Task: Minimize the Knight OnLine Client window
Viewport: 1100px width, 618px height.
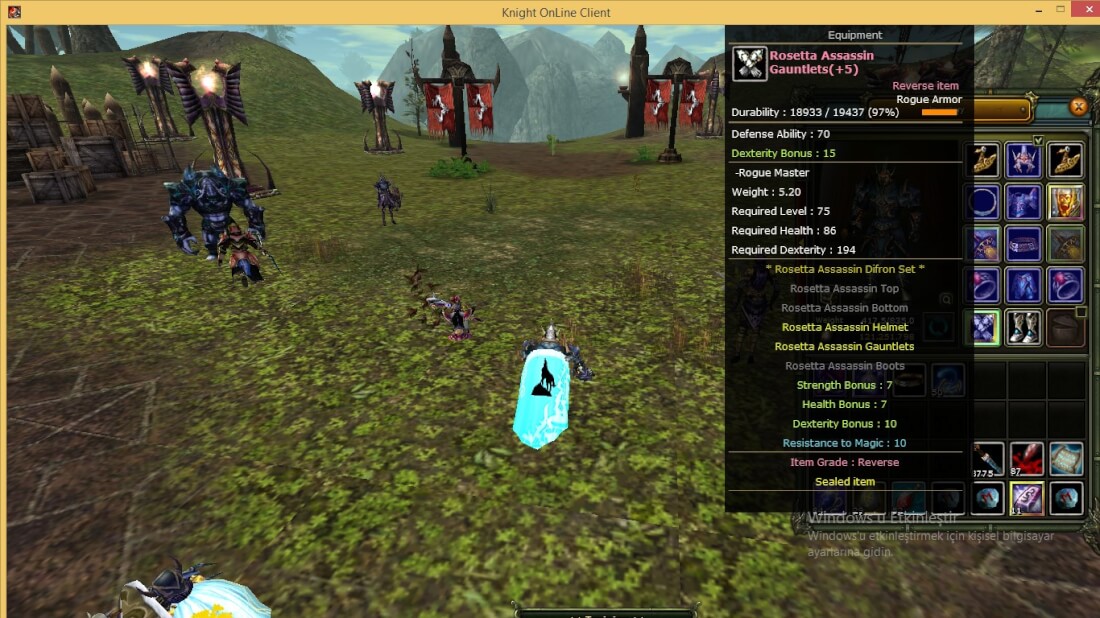Action: pos(1034,11)
